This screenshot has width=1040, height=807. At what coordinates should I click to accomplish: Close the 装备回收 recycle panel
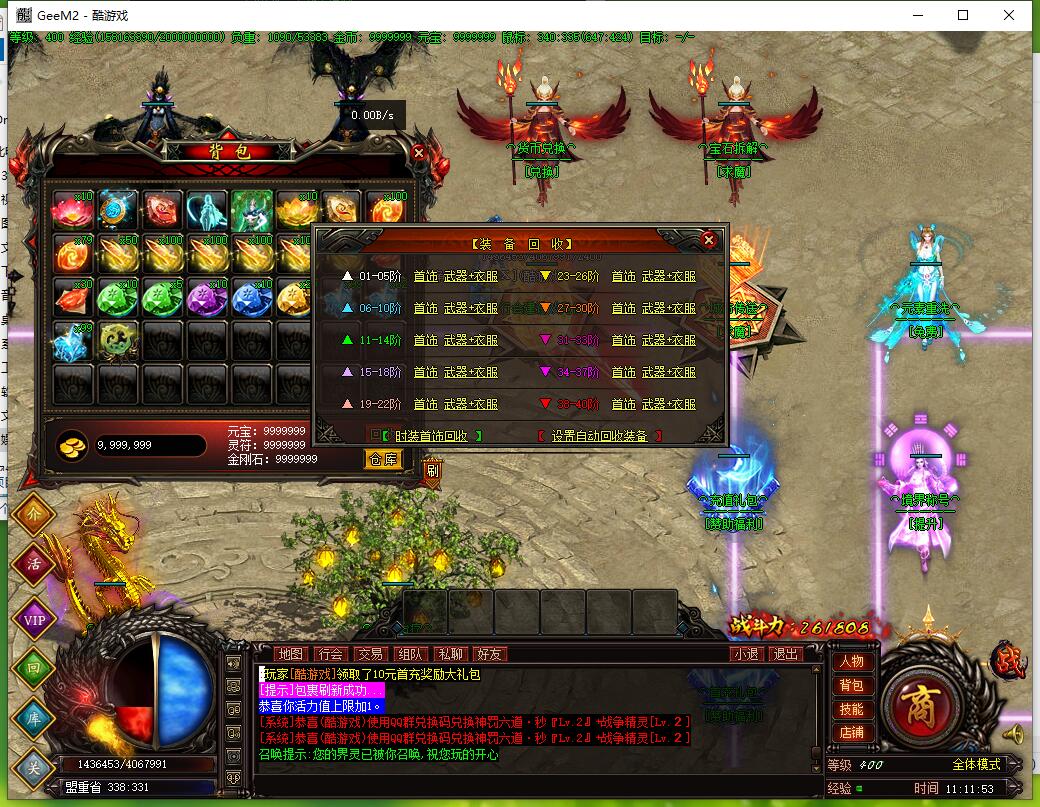709,240
